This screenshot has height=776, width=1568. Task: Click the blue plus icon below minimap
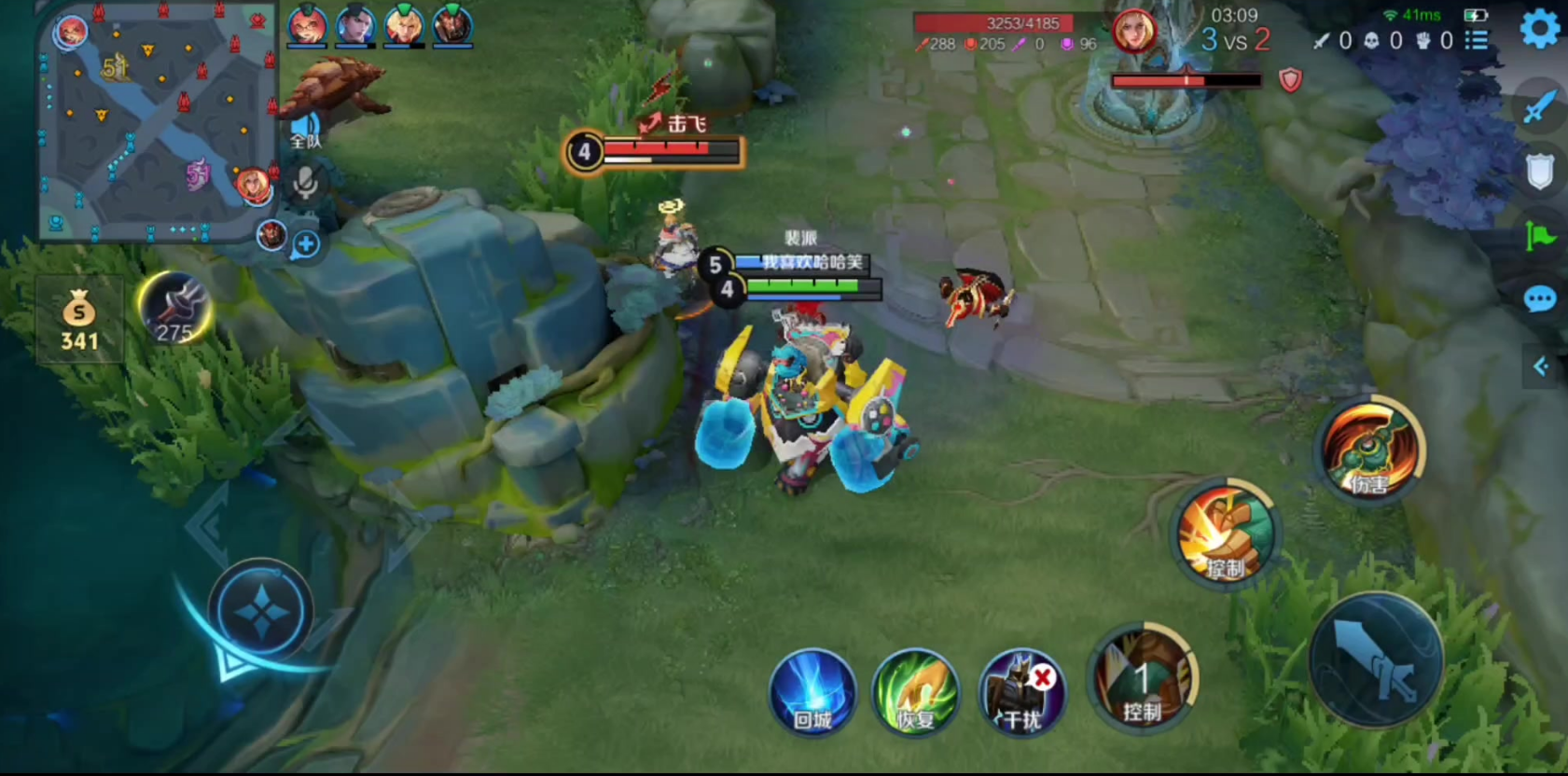click(x=305, y=245)
